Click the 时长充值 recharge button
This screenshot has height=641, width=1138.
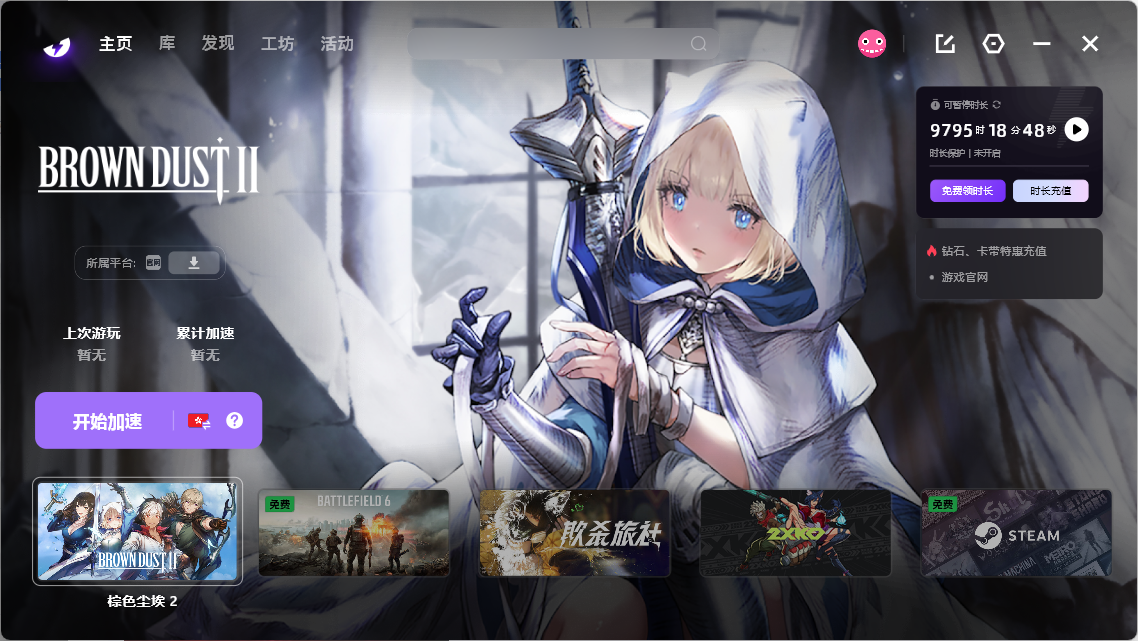click(x=1050, y=191)
